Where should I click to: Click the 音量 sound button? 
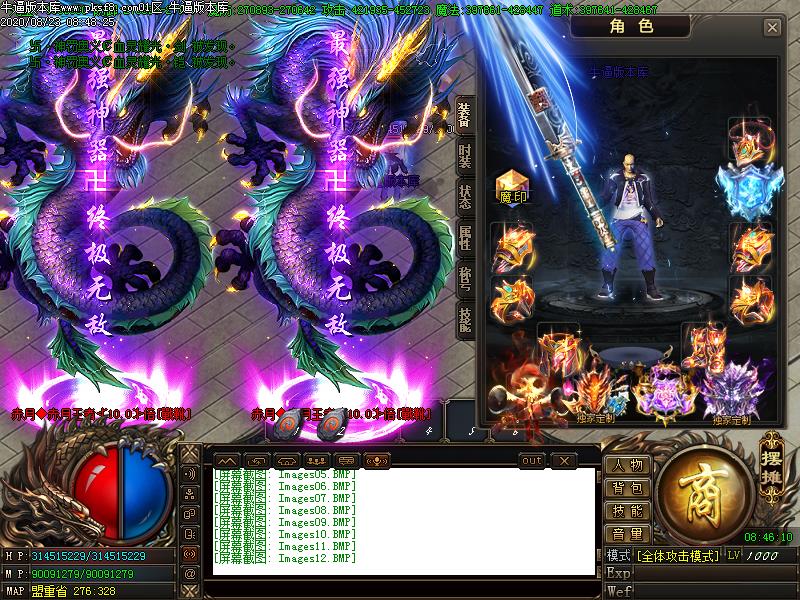(x=628, y=534)
